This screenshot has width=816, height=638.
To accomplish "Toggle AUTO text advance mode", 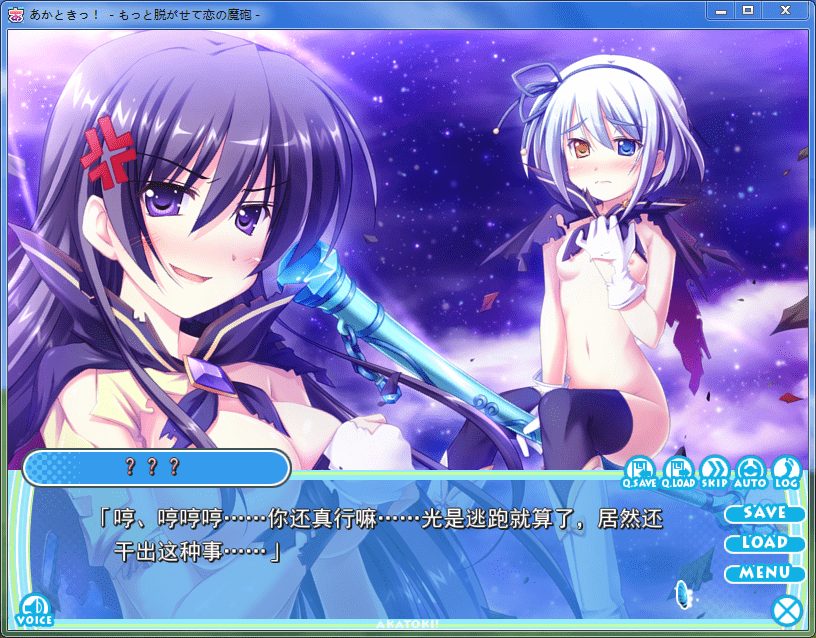I will tap(750, 472).
